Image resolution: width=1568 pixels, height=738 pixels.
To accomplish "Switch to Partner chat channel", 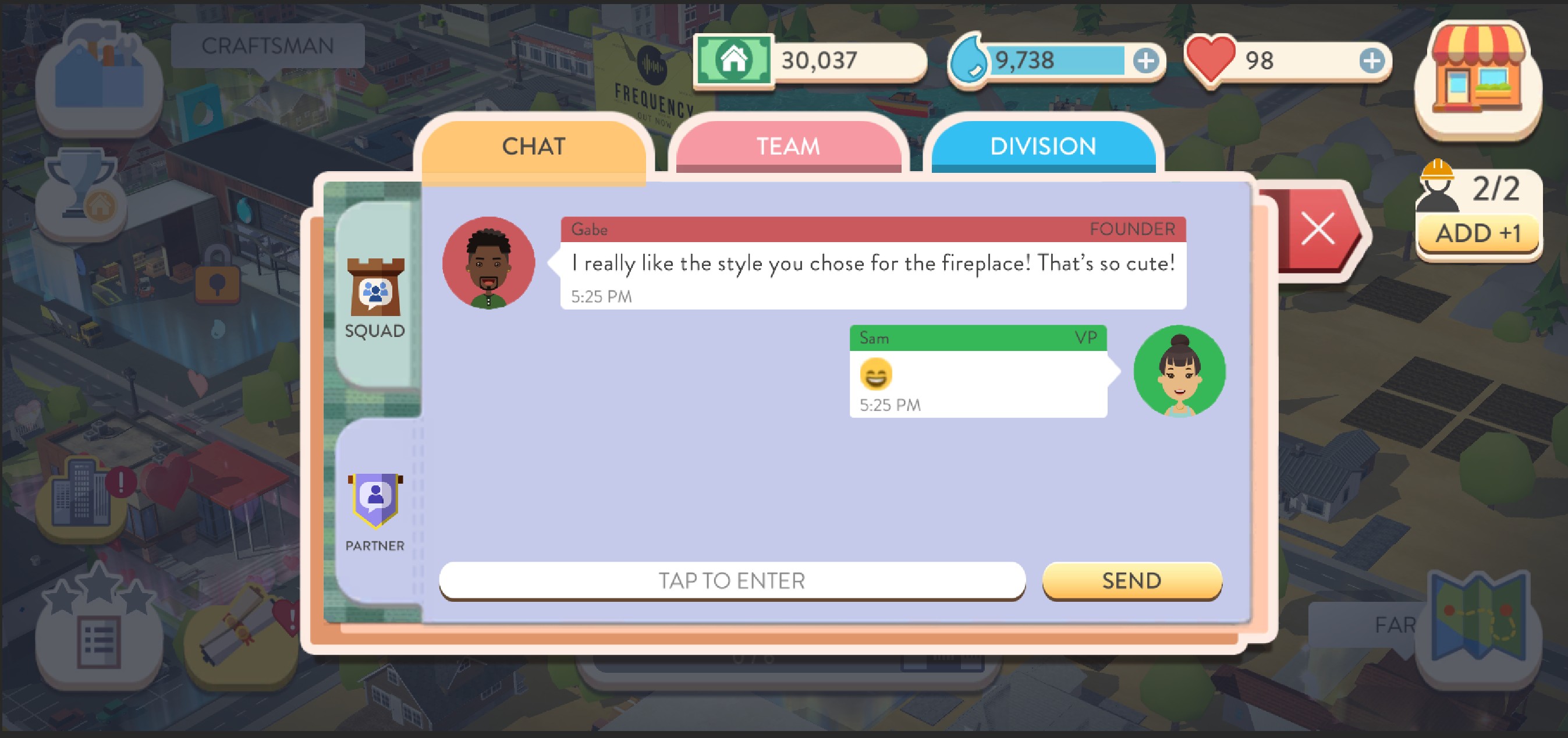I will 375,512.
